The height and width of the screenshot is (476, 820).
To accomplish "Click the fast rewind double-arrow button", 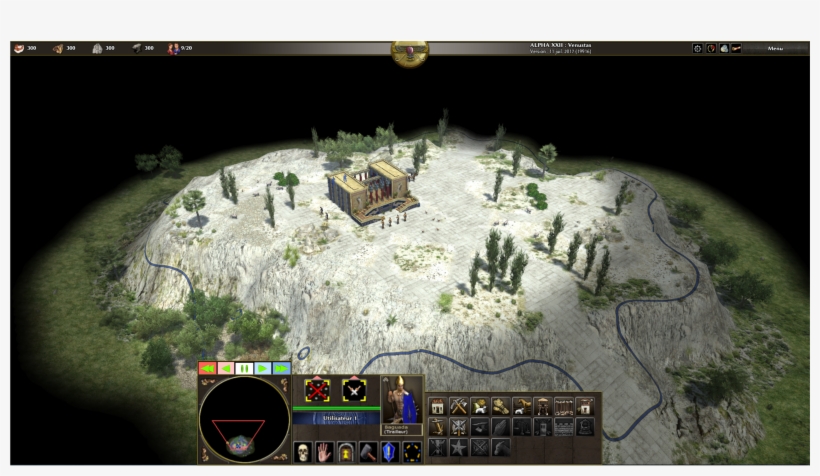I will click(x=207, y=368).
